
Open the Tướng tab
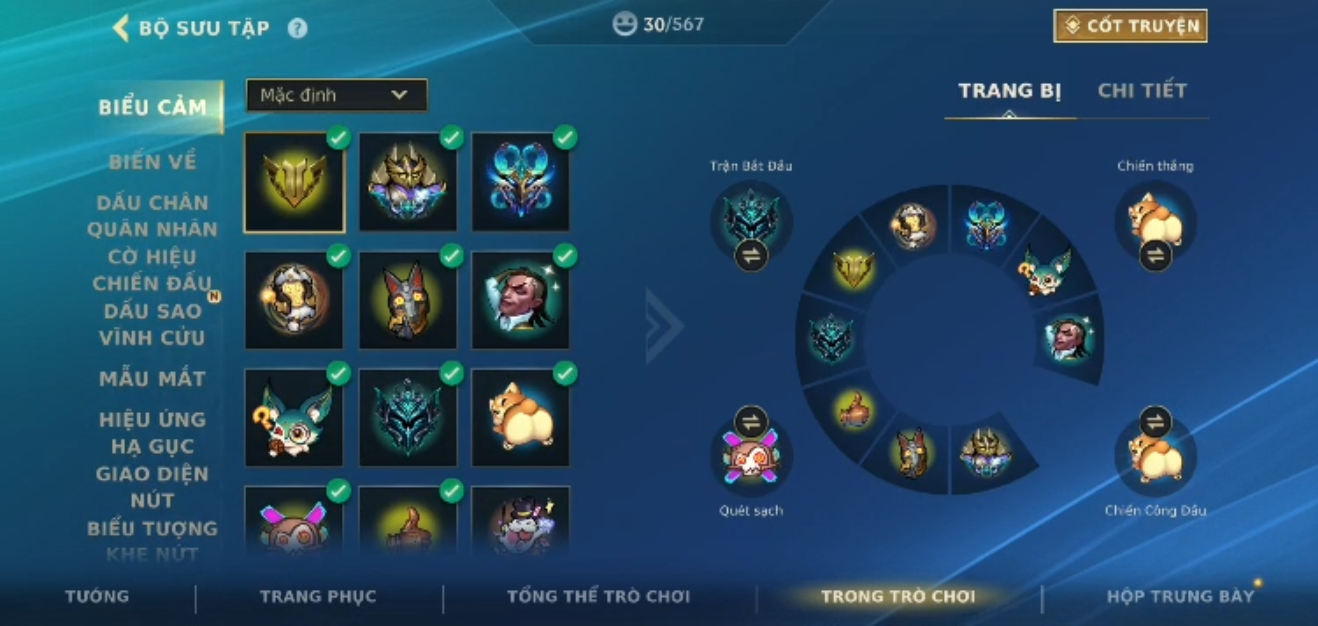[97, 596]
